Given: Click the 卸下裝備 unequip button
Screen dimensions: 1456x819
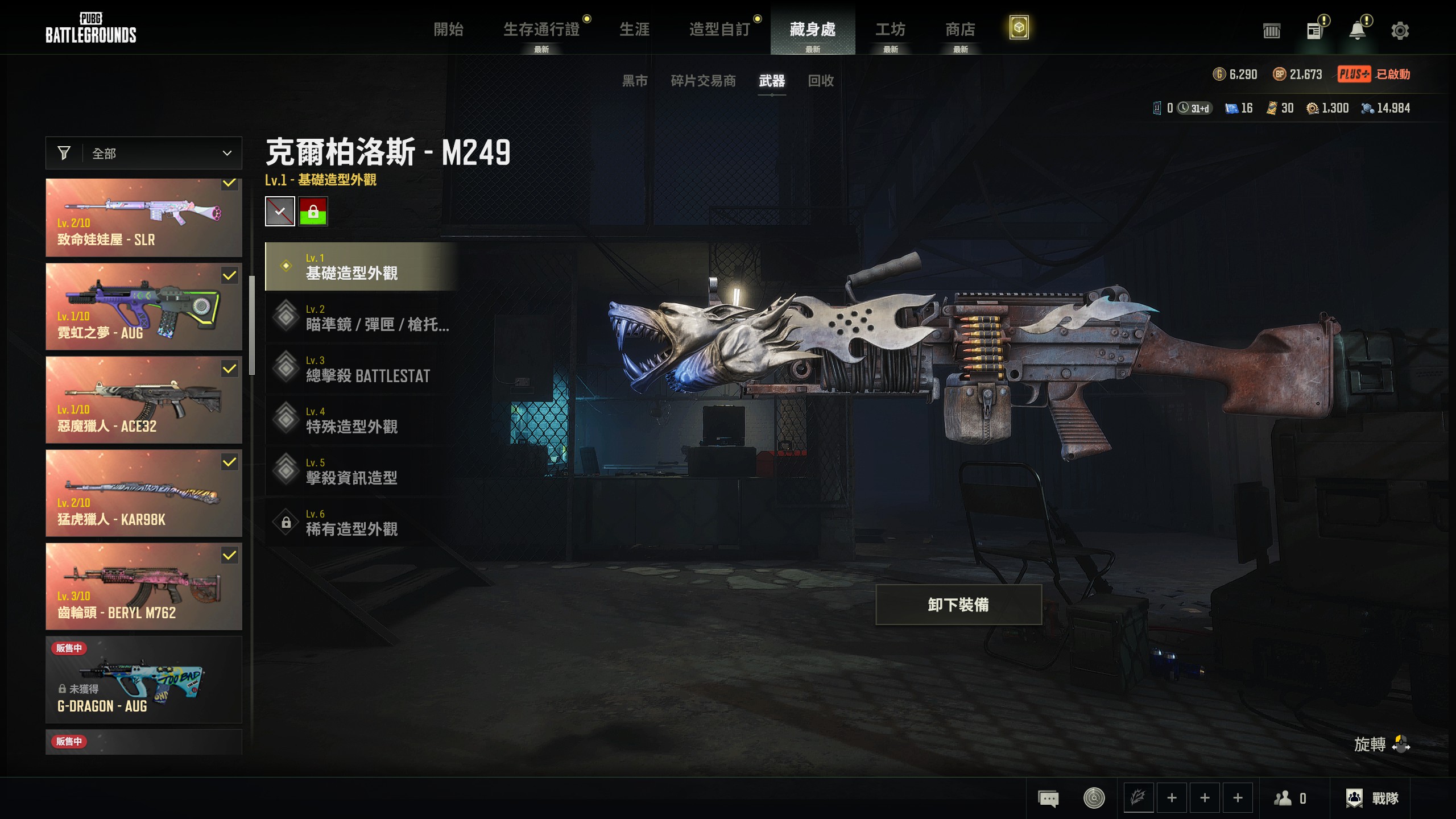Looking at the screenshot, I should (x=958, y=605).
